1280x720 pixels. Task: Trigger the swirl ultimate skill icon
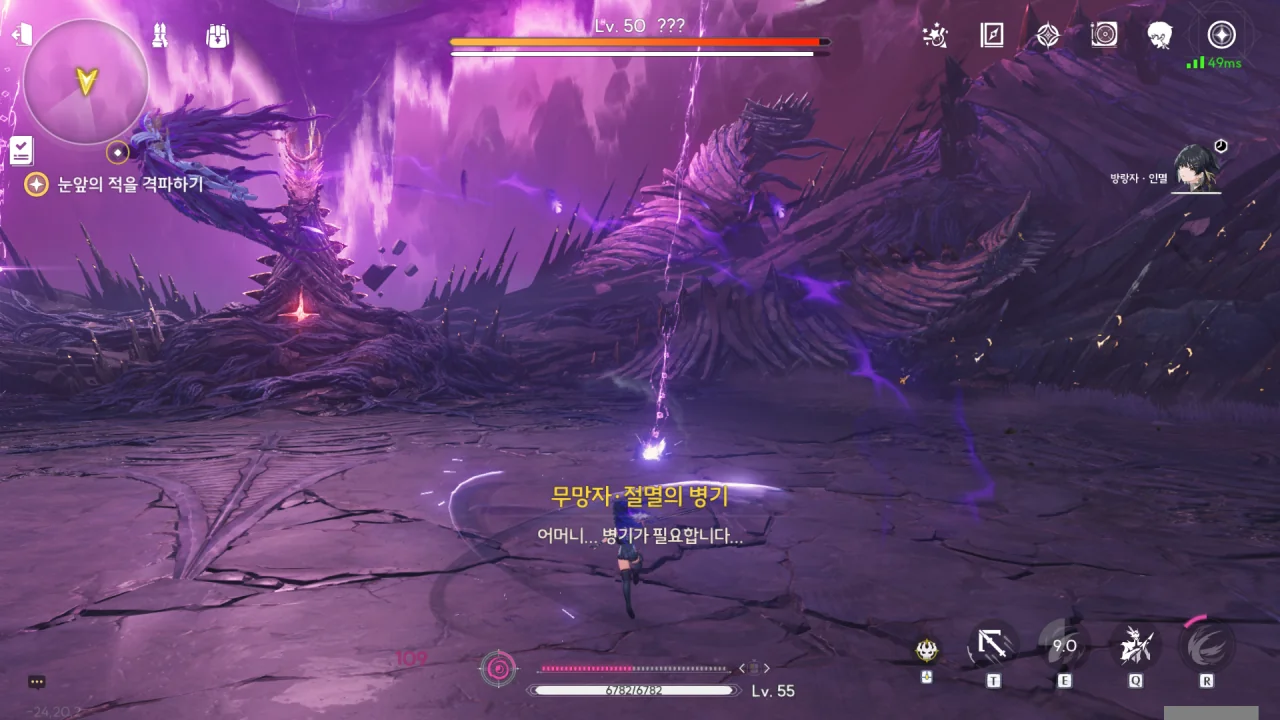tap(1207, 646)
